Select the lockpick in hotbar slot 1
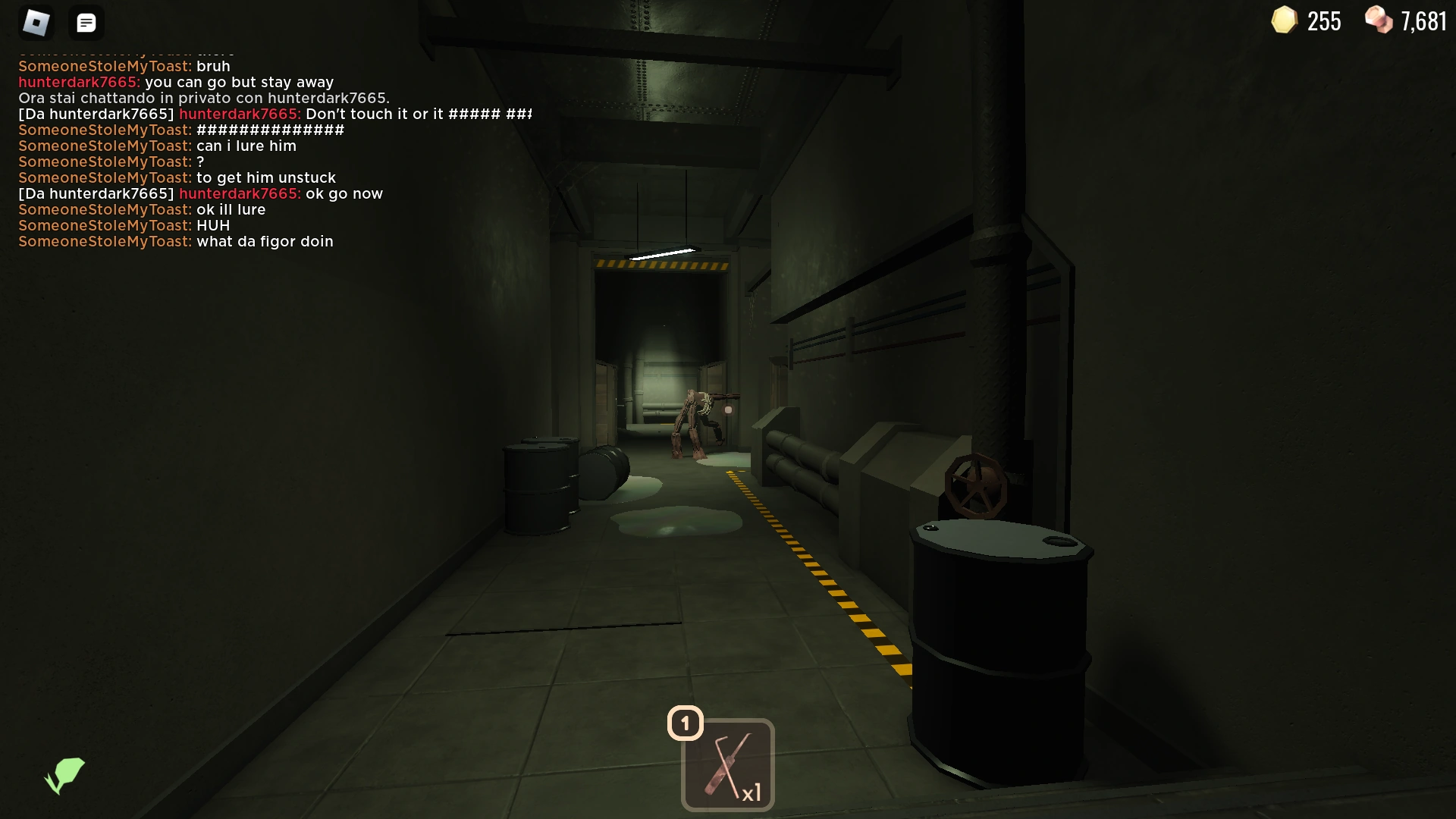The height and width of the screenshot is (819, 1456). (x=726, y=764)
